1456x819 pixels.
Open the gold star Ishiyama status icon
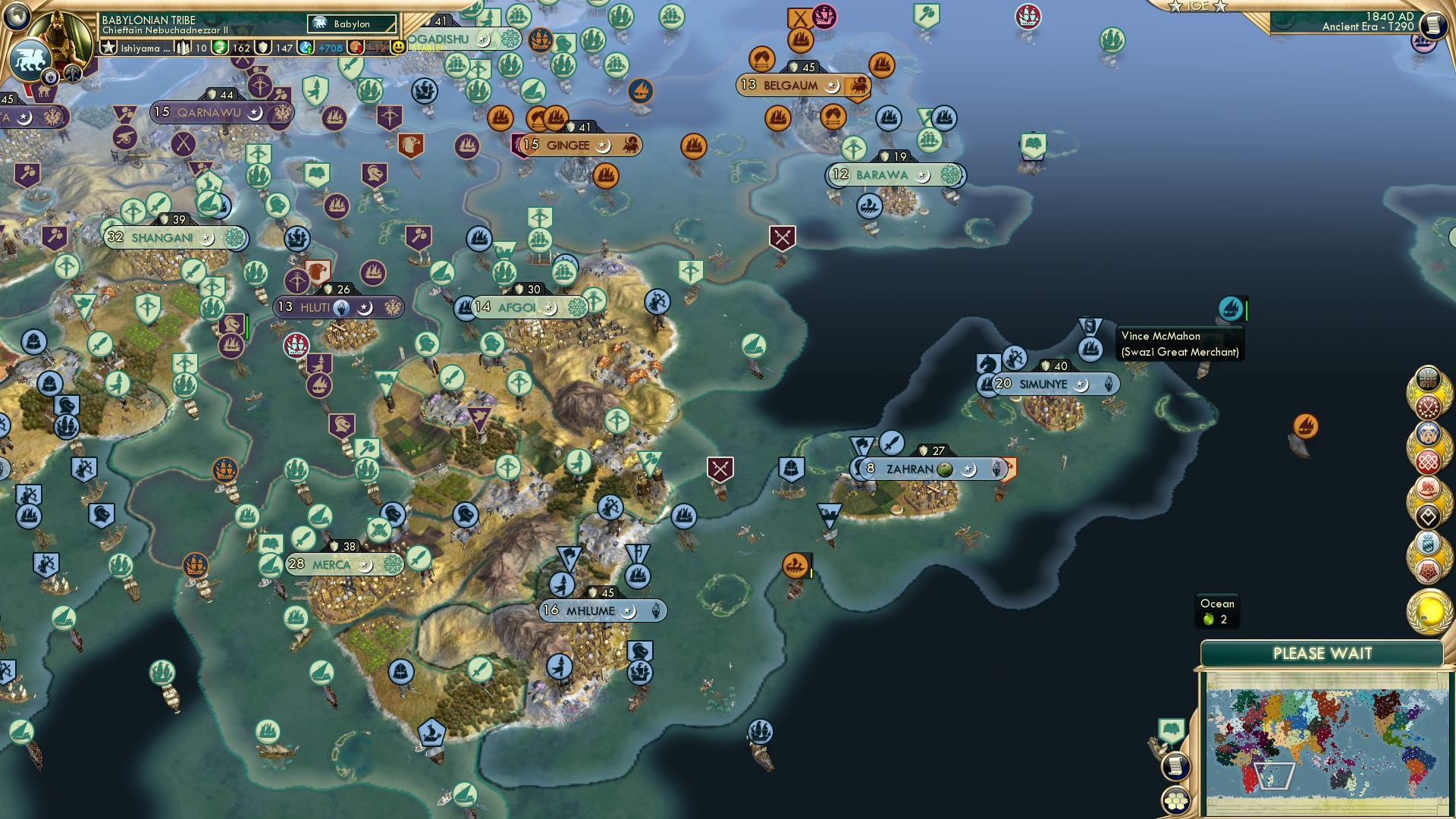point(108,48)
